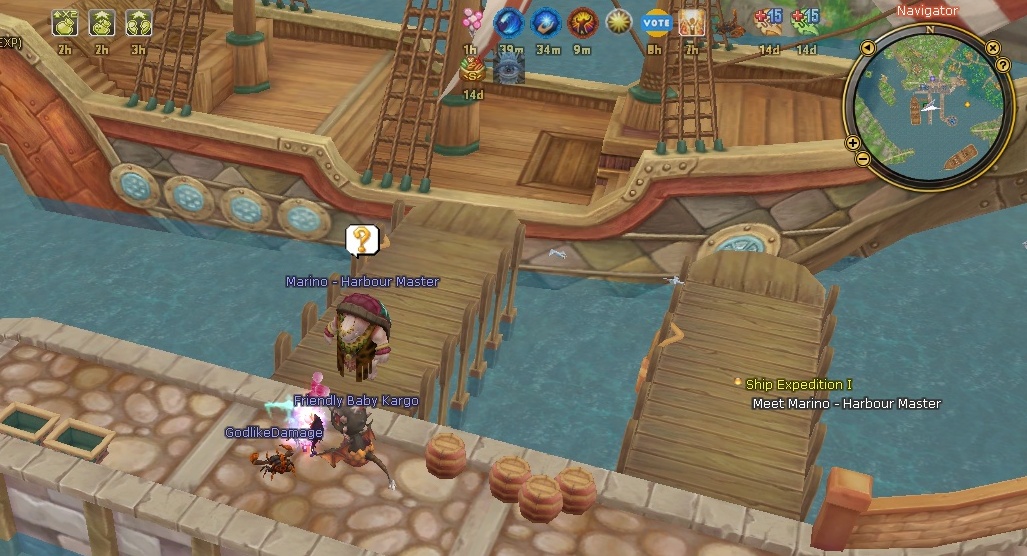This screenshot has width=1027, height=556.
Task: Zoom out the Navigator with minus button
Action: point(862,159)
